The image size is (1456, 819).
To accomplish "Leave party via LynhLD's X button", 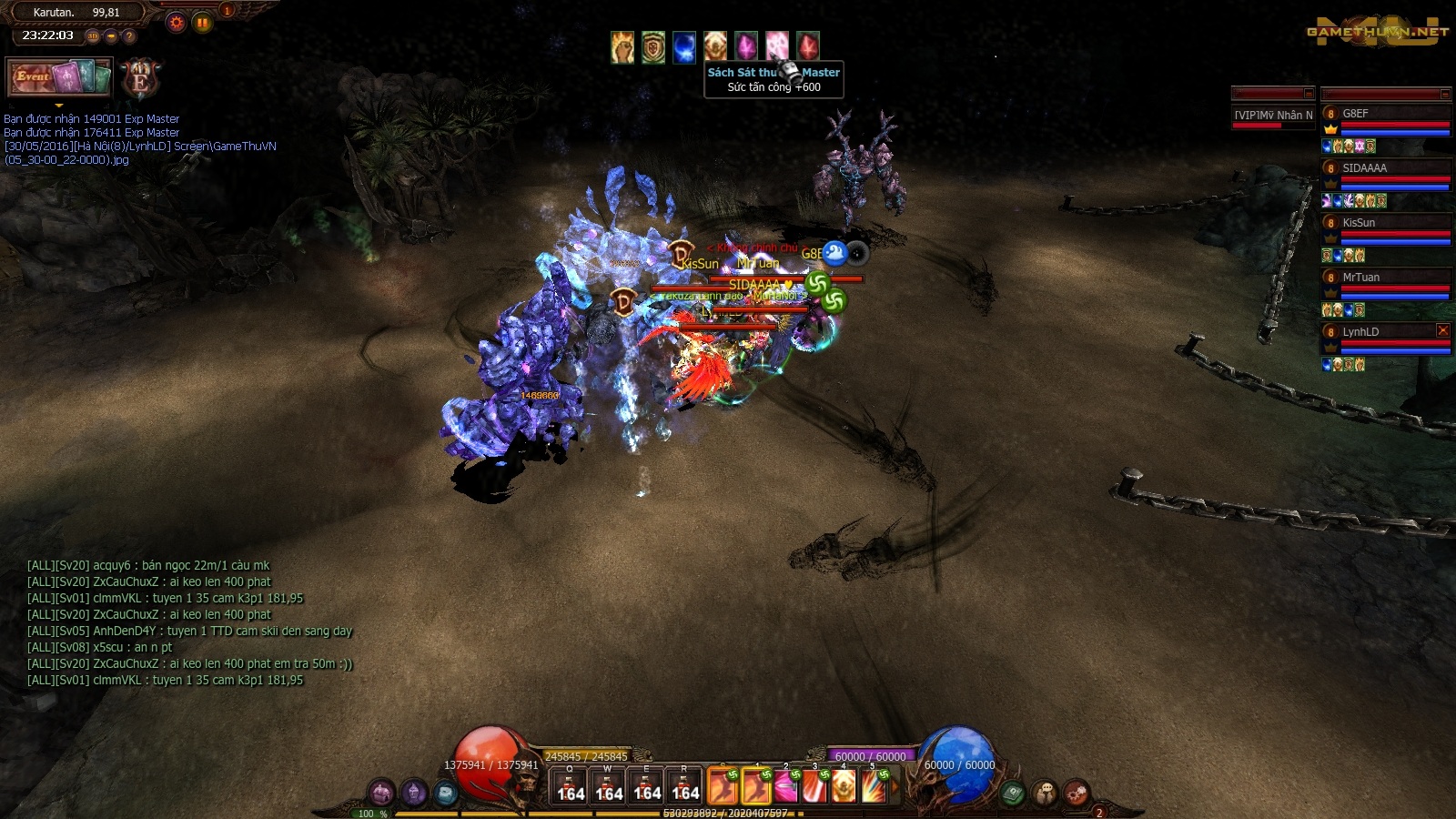I will [1442, 330].
